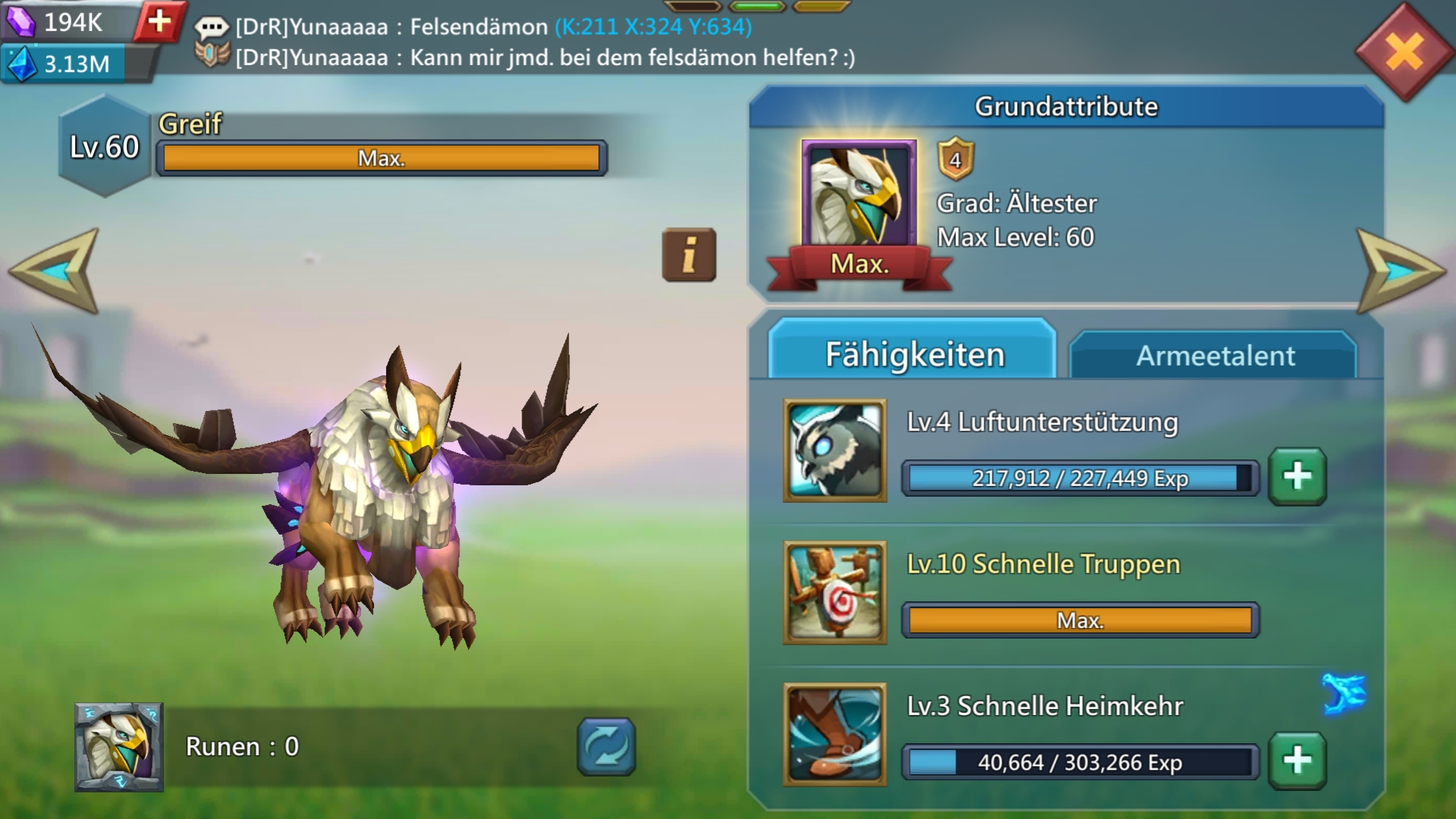Add Exp to Schnelle Heimkehr skill
The width and height of the screenshot is (1456, 819).
[x=1297, y=760]
